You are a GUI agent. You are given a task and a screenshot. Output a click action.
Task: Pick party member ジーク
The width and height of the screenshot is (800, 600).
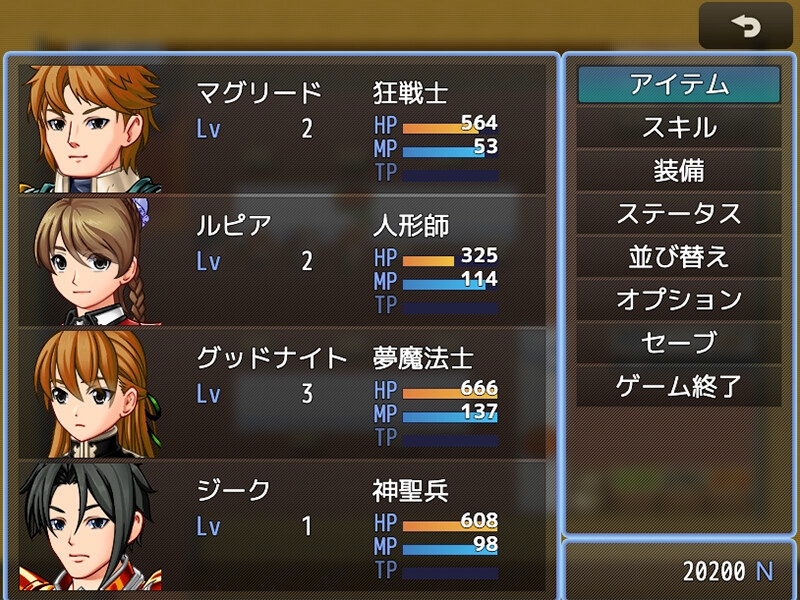click(x=283, y=525)
